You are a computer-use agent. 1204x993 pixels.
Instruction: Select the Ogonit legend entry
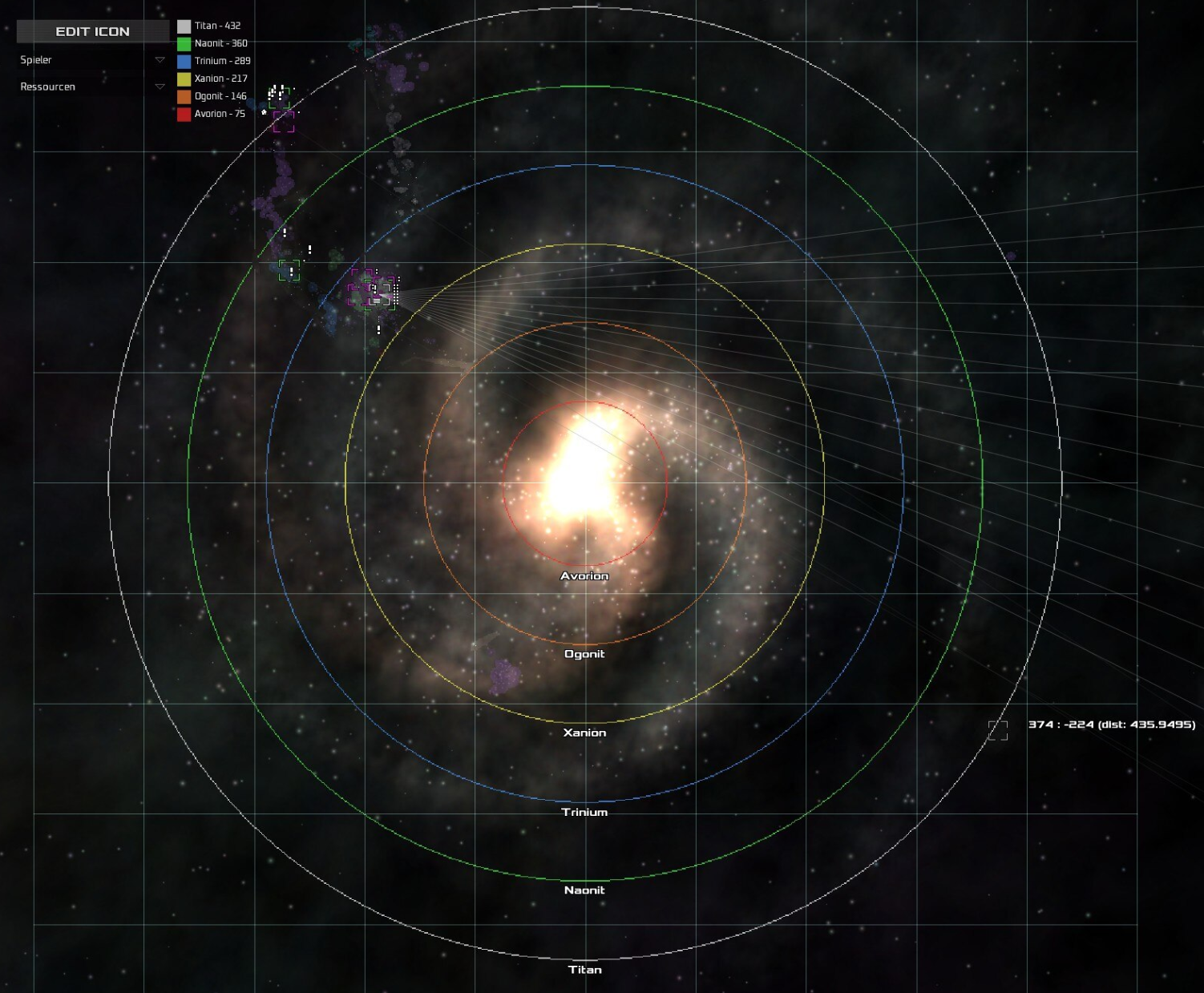(212, 96)
